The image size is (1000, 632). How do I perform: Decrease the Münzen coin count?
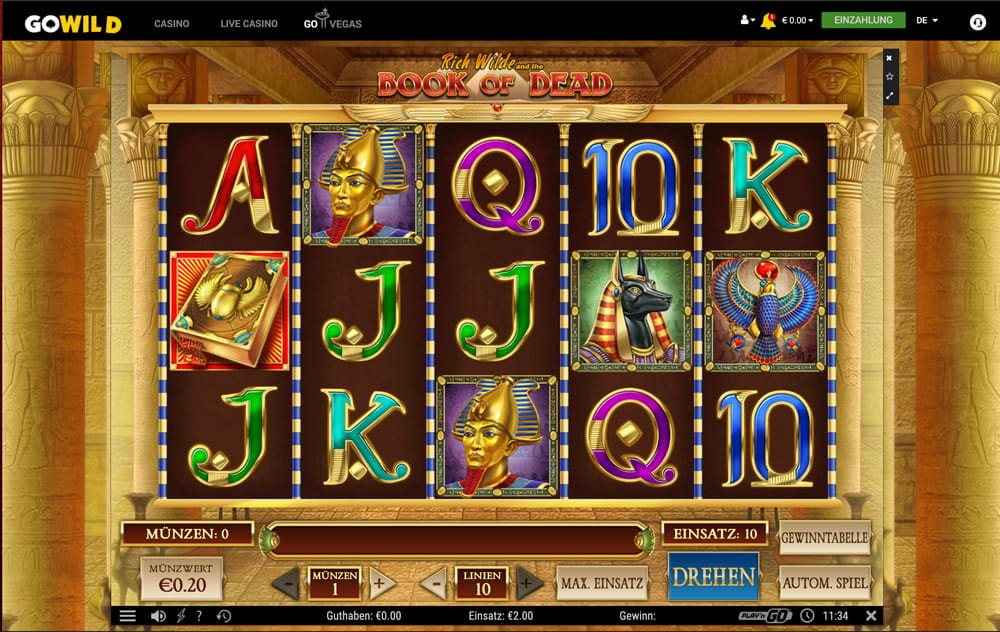click(x=287, y=583)
